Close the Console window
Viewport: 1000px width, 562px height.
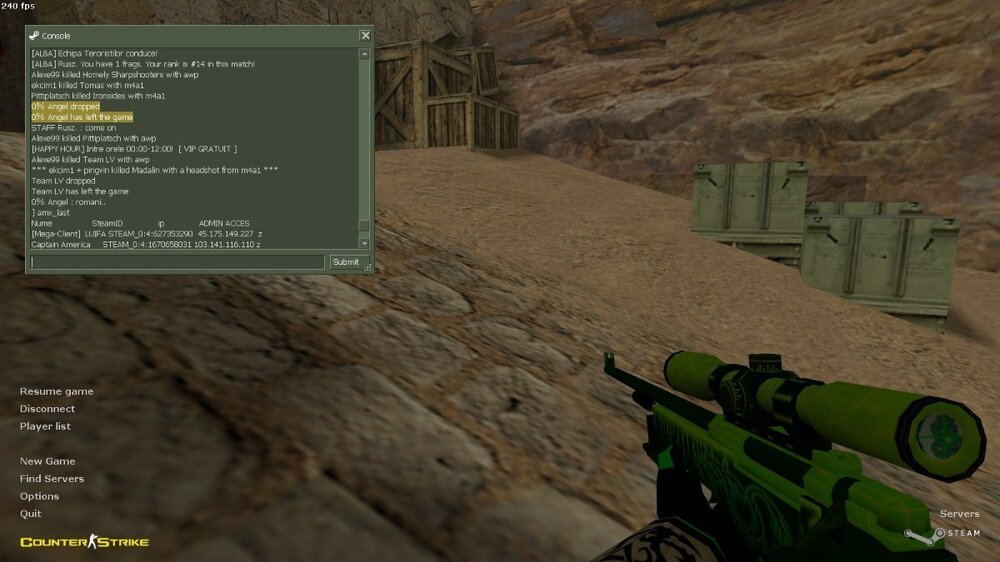point(365,35)
